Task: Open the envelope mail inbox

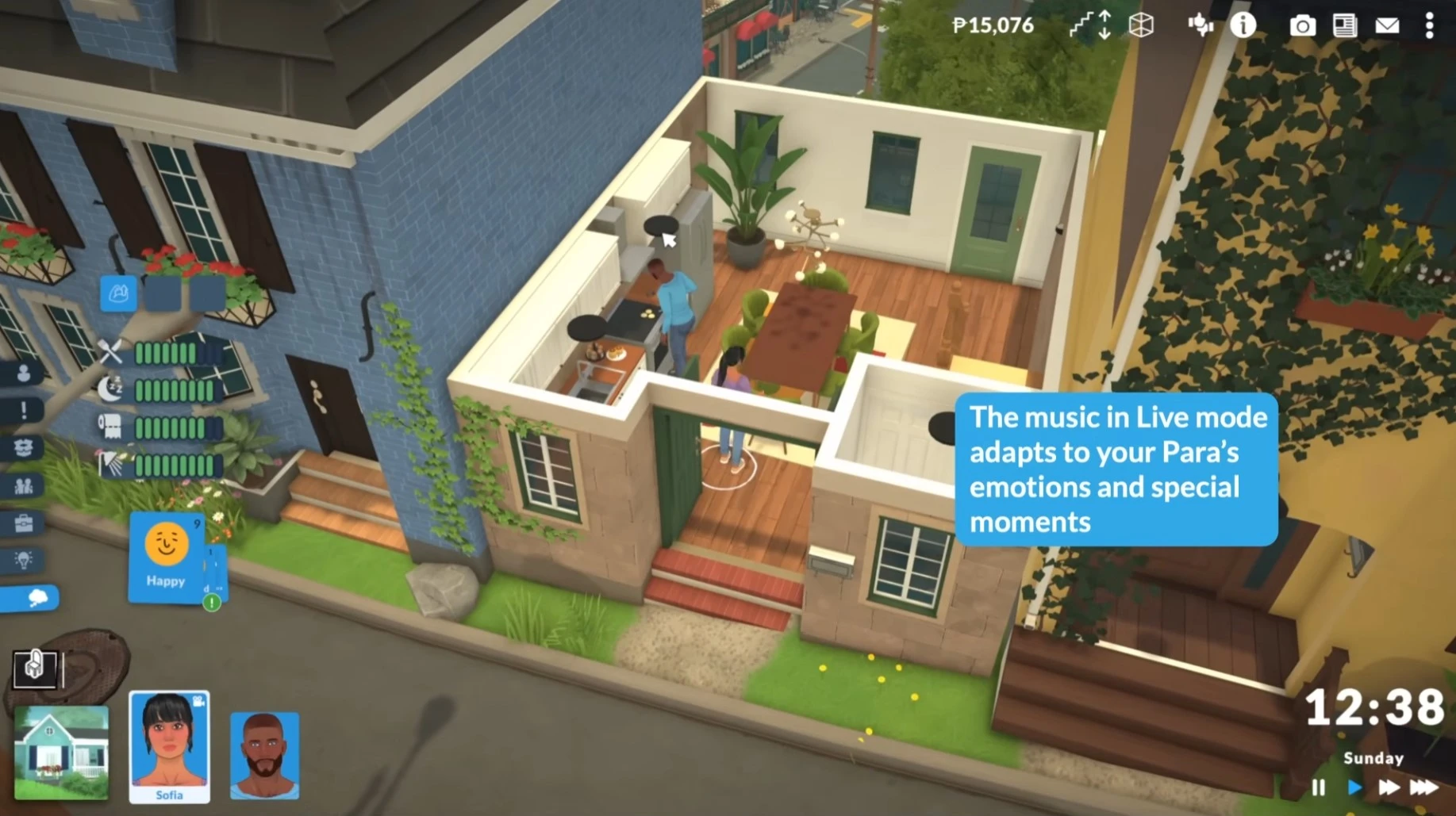Action: 1387,26
